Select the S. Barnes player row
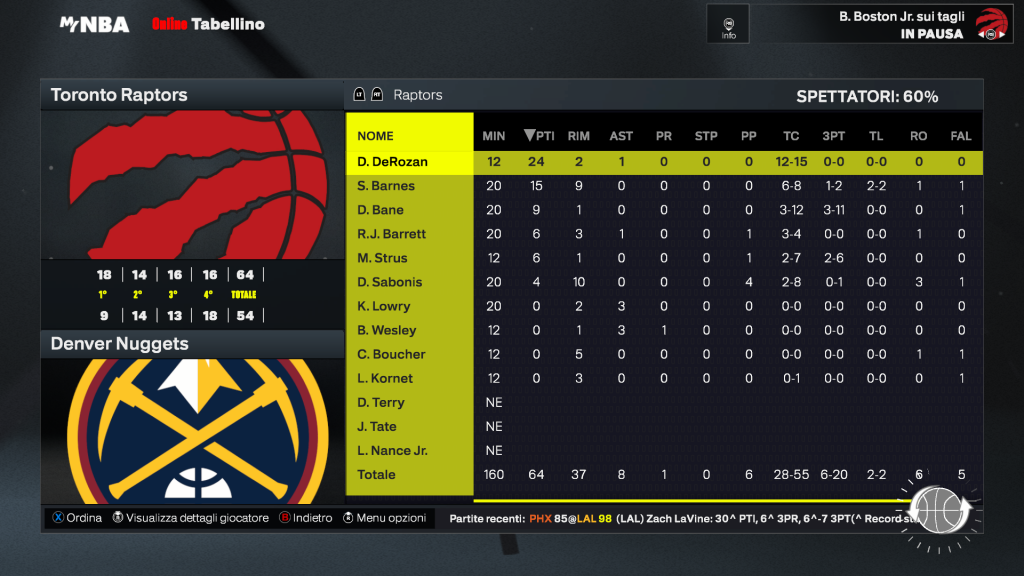The image size is (1024, 576). (386, 186)
